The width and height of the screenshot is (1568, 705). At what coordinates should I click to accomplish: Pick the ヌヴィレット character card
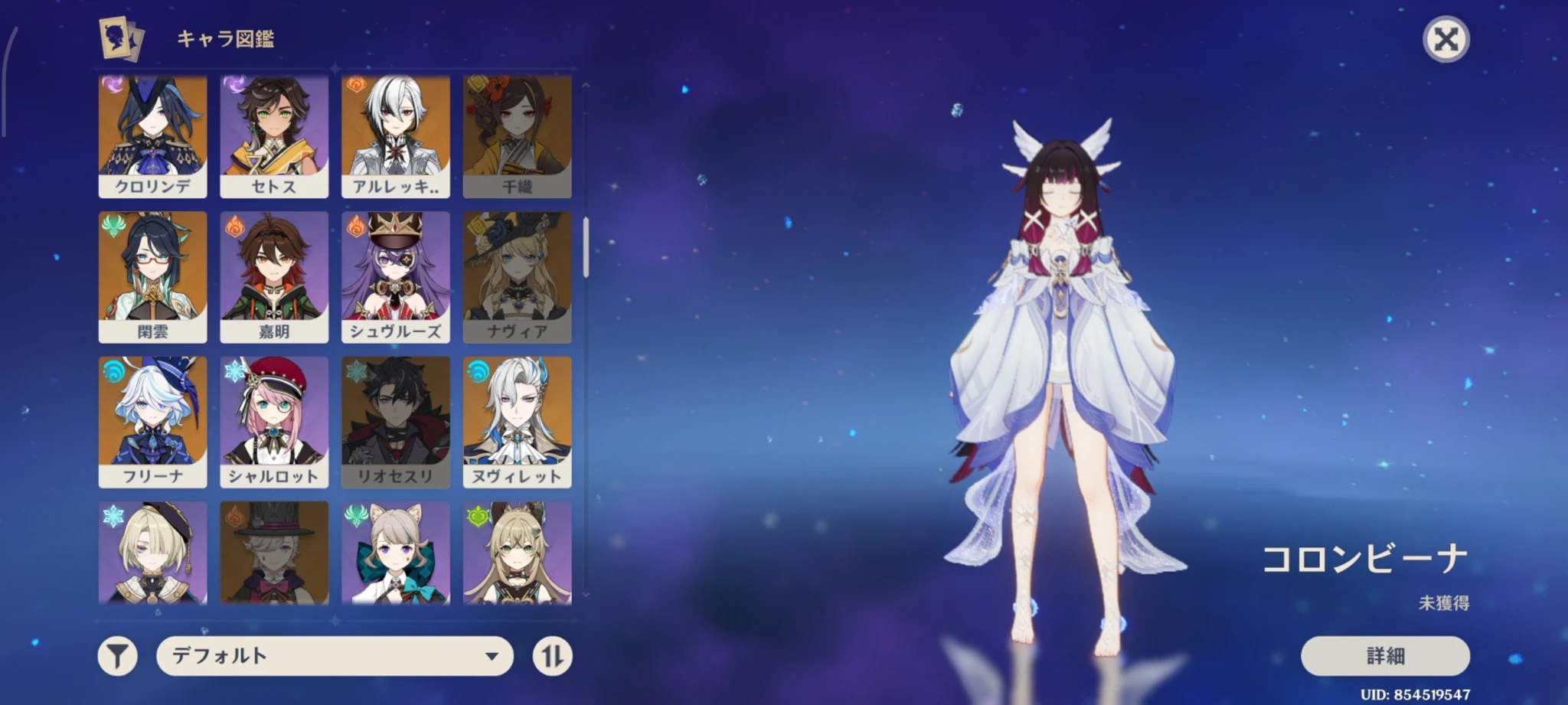coord(517,421)
